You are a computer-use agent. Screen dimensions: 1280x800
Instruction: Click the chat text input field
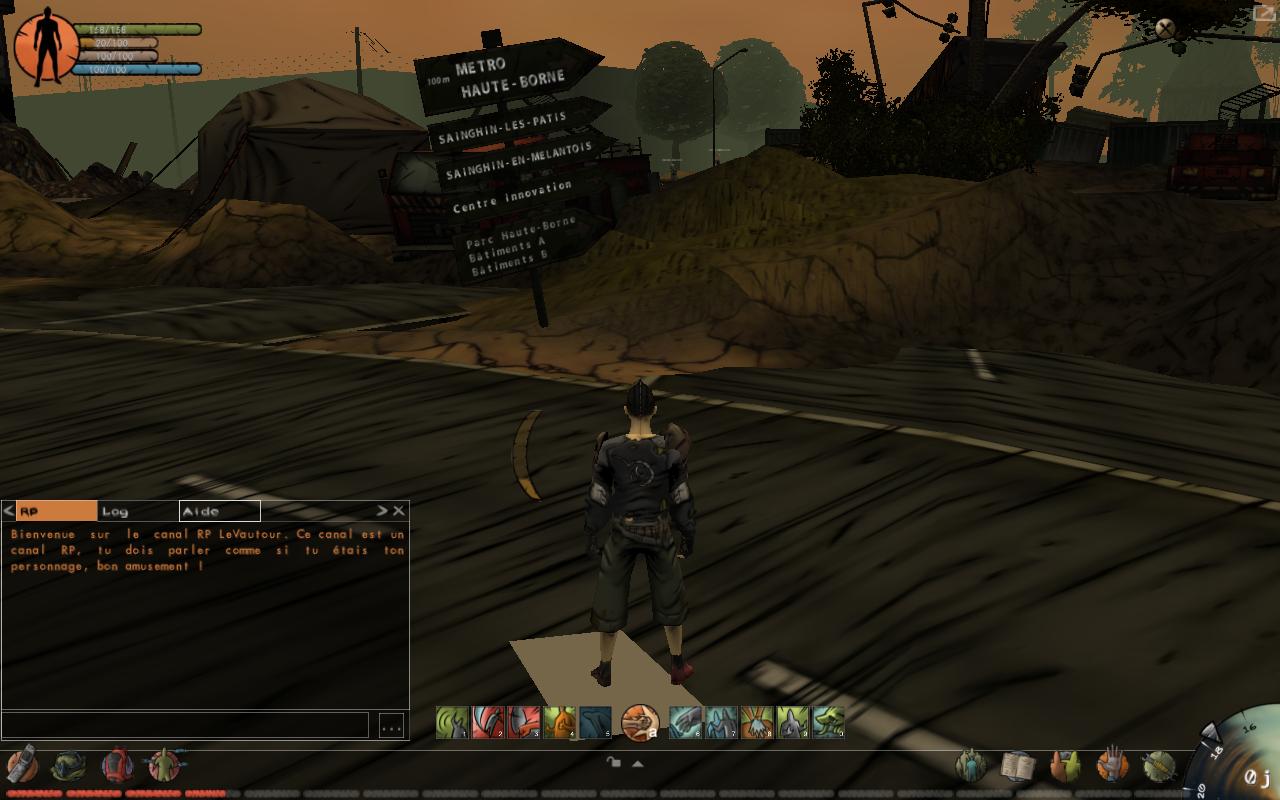(x=185, y=725)
